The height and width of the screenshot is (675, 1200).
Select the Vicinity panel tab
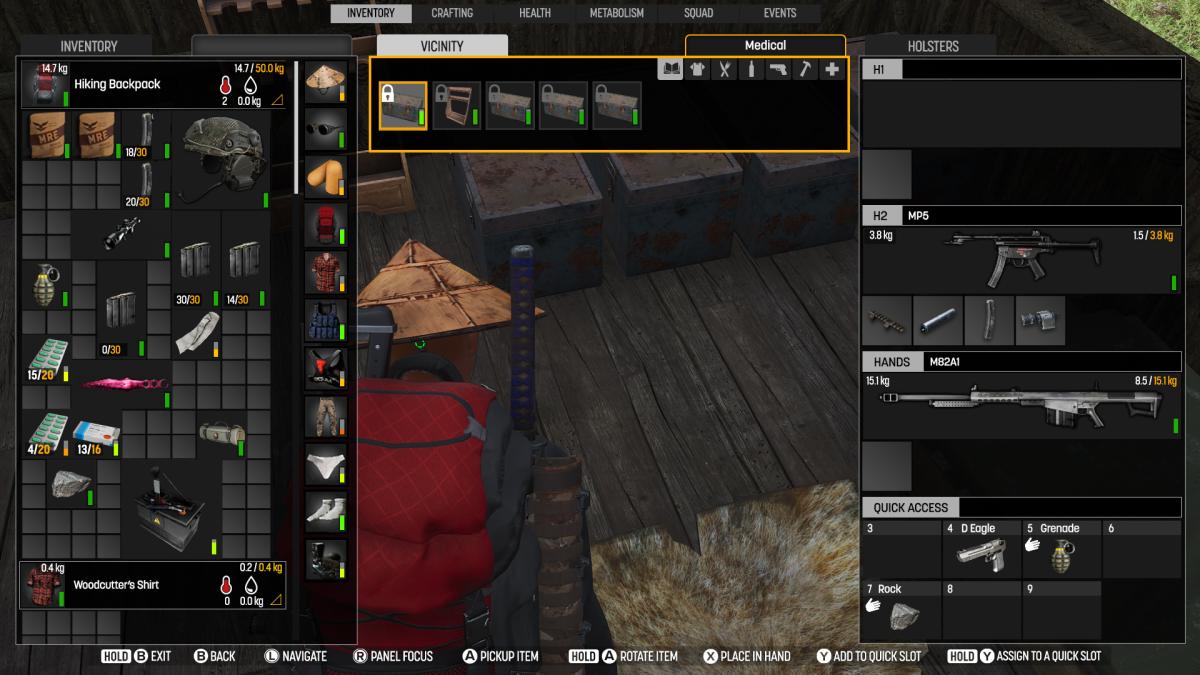coord(442,46)
